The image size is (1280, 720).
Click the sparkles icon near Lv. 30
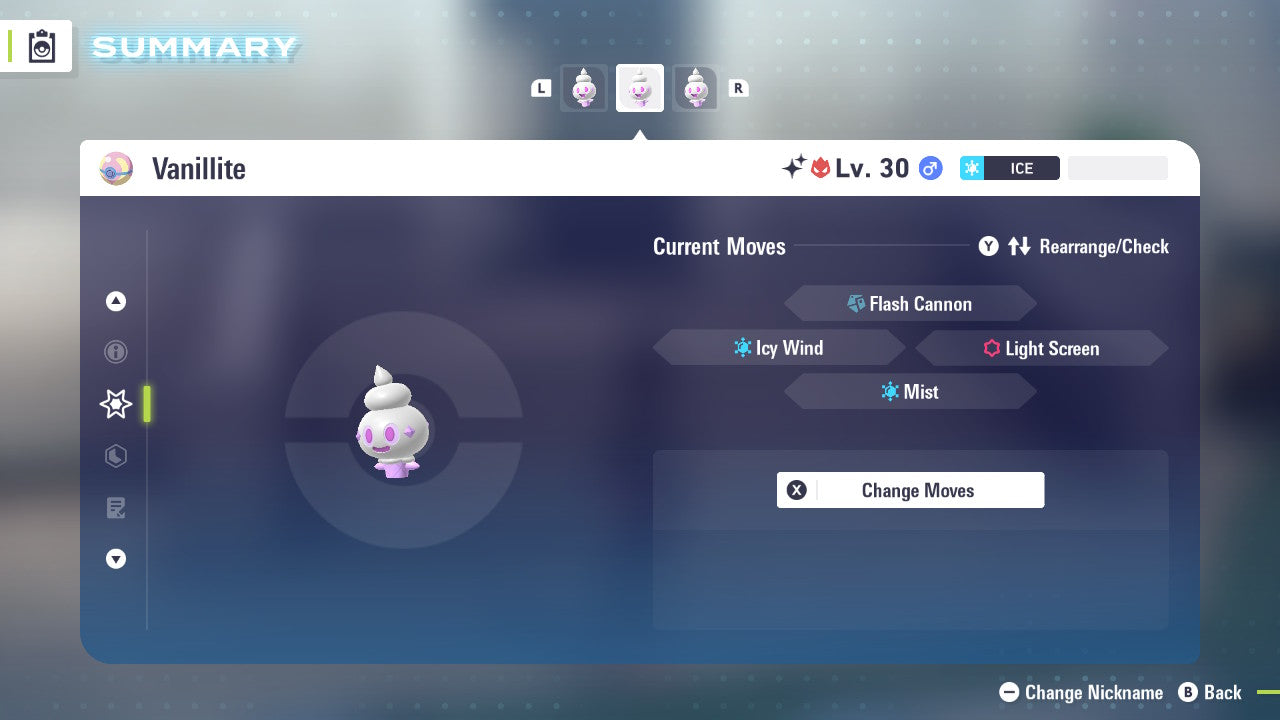pyautogui.click(x=793, y=167)
